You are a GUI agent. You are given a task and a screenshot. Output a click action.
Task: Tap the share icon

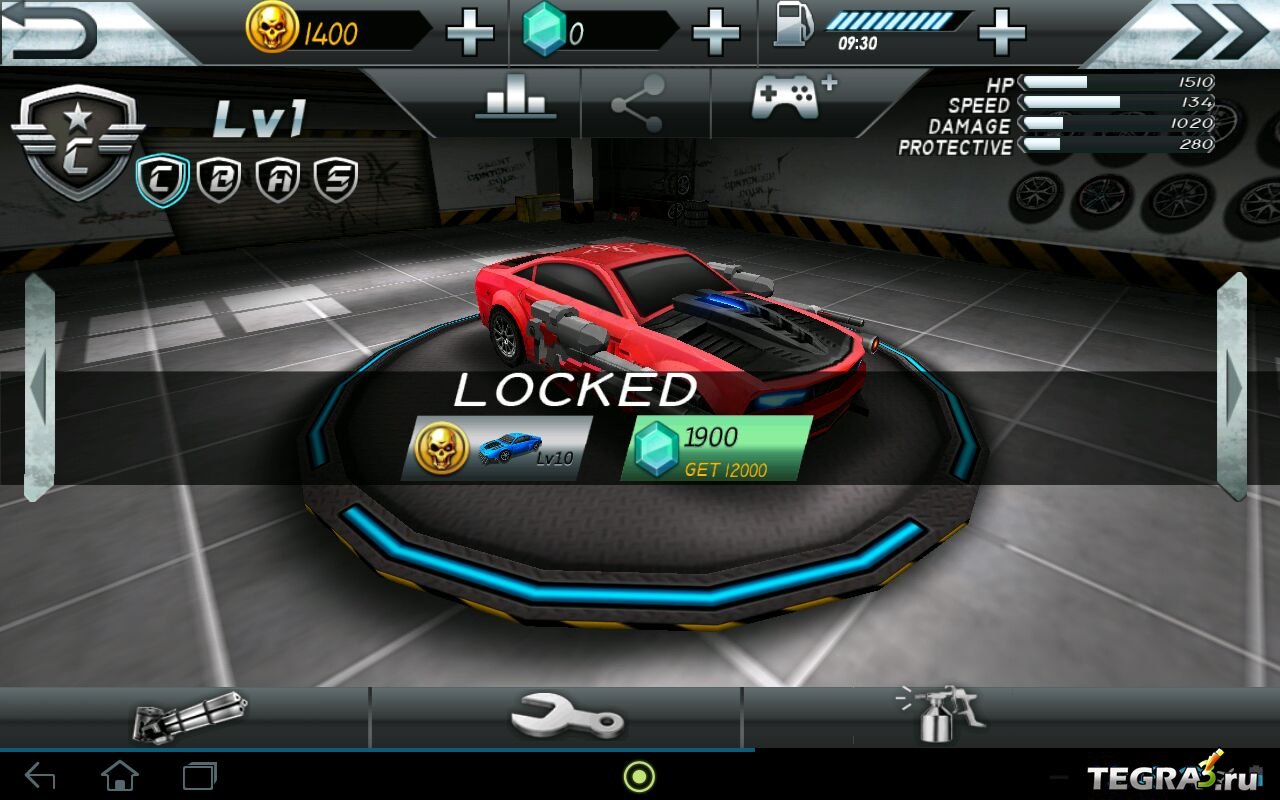pyautogui.click(x=638, y=104)
